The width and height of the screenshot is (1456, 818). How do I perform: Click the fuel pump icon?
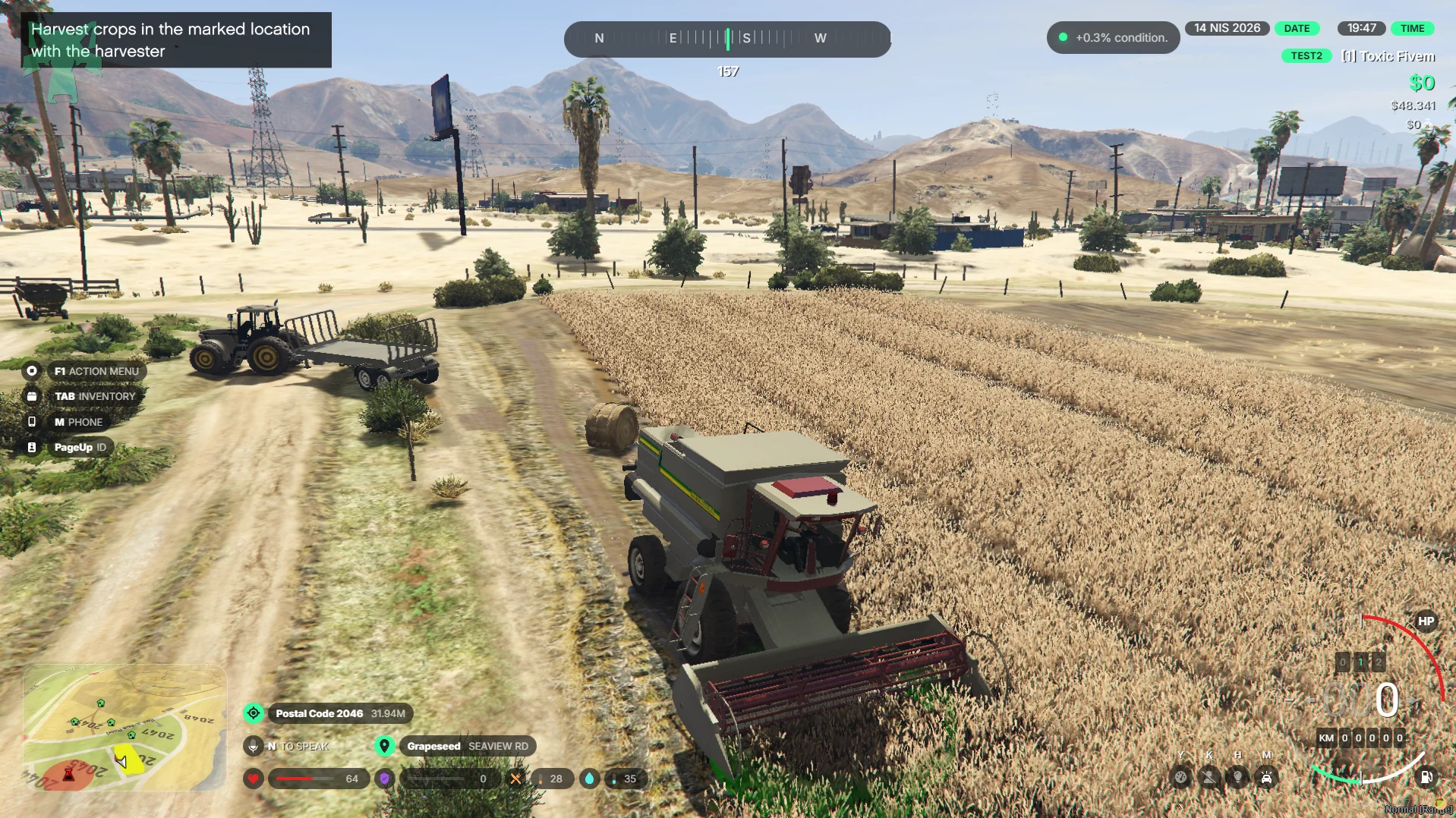tap(1426, 777)
